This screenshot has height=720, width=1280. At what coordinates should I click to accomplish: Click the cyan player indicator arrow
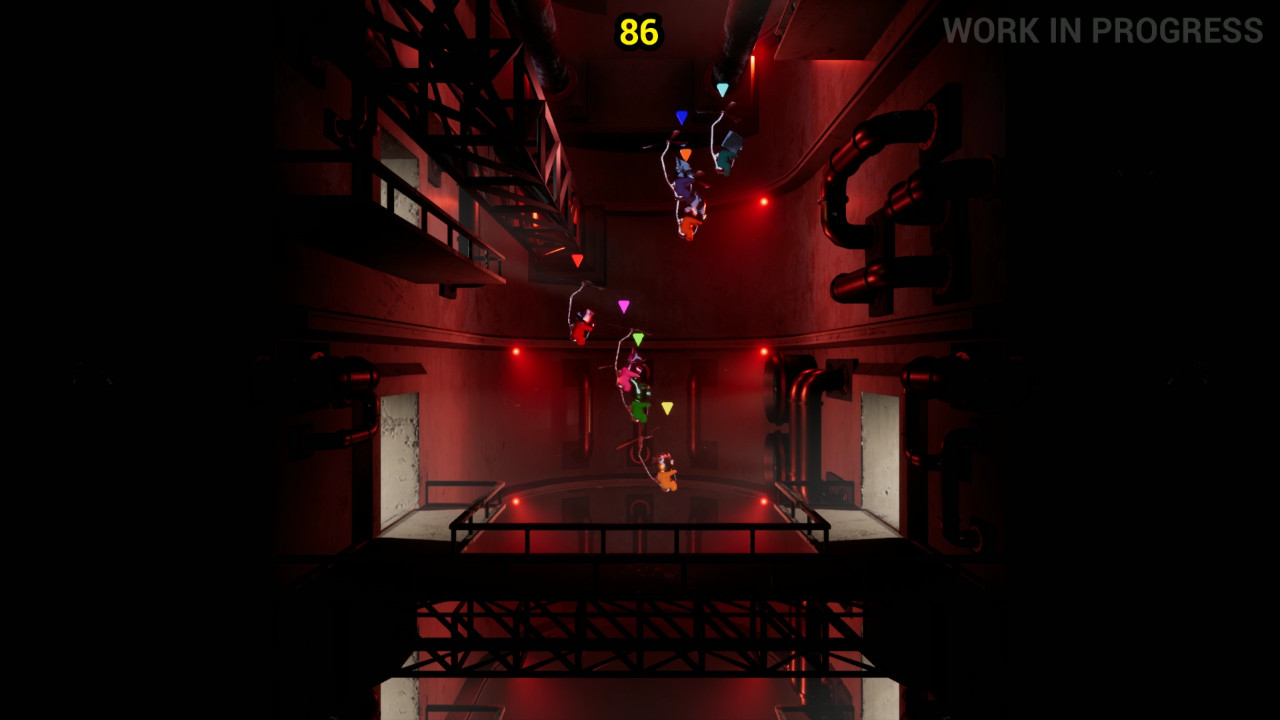[x=723, y=88]
